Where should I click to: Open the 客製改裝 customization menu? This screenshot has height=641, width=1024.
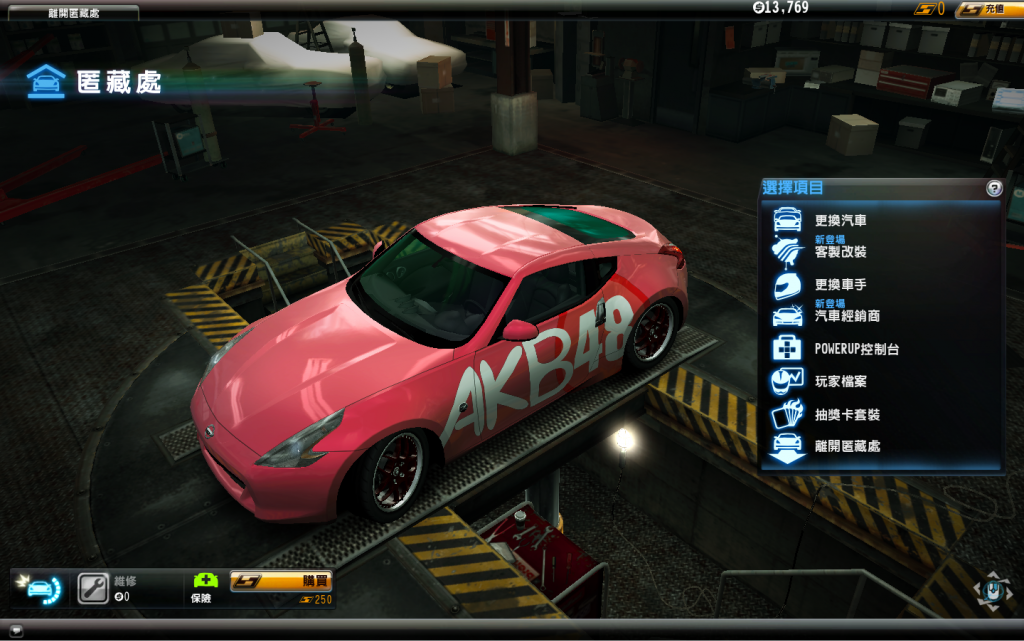tap(840, 251)
